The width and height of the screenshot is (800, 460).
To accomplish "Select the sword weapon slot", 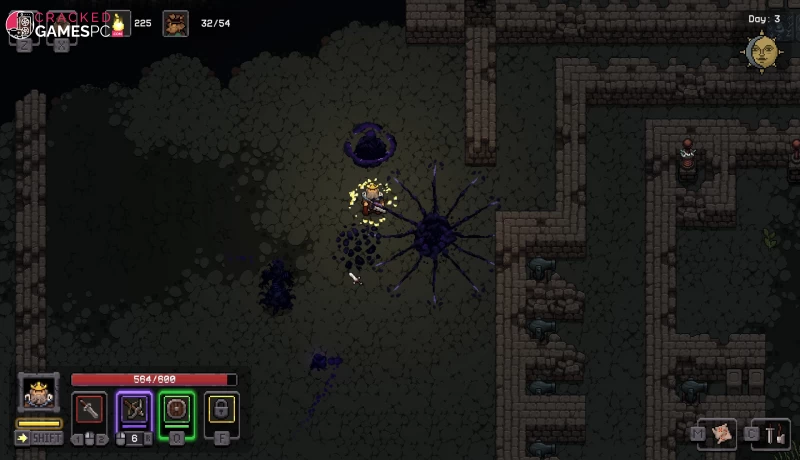I will (x=89, y=410).
